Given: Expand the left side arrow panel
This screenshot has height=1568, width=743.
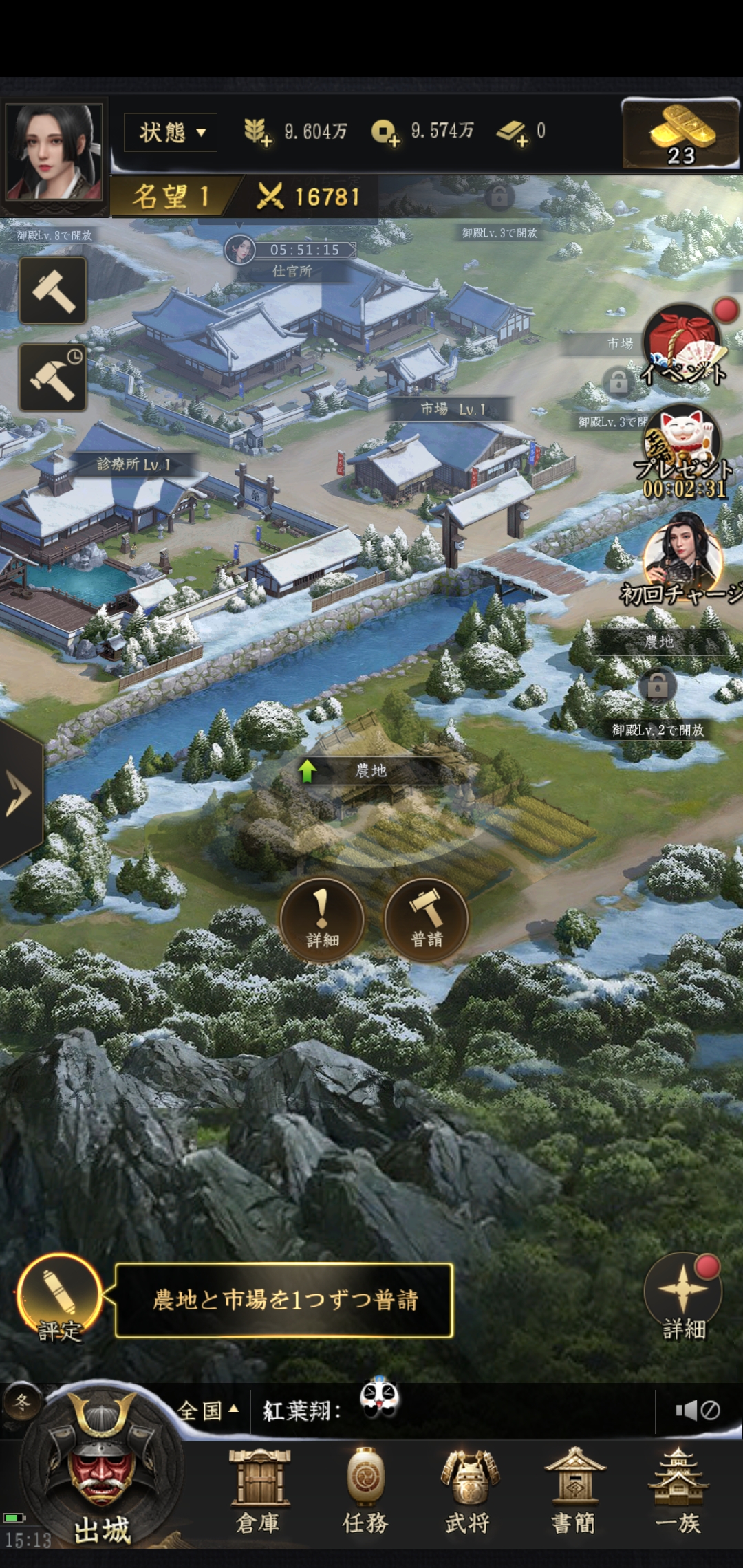Looking at the screenshot, I should [x=19, y=793].
